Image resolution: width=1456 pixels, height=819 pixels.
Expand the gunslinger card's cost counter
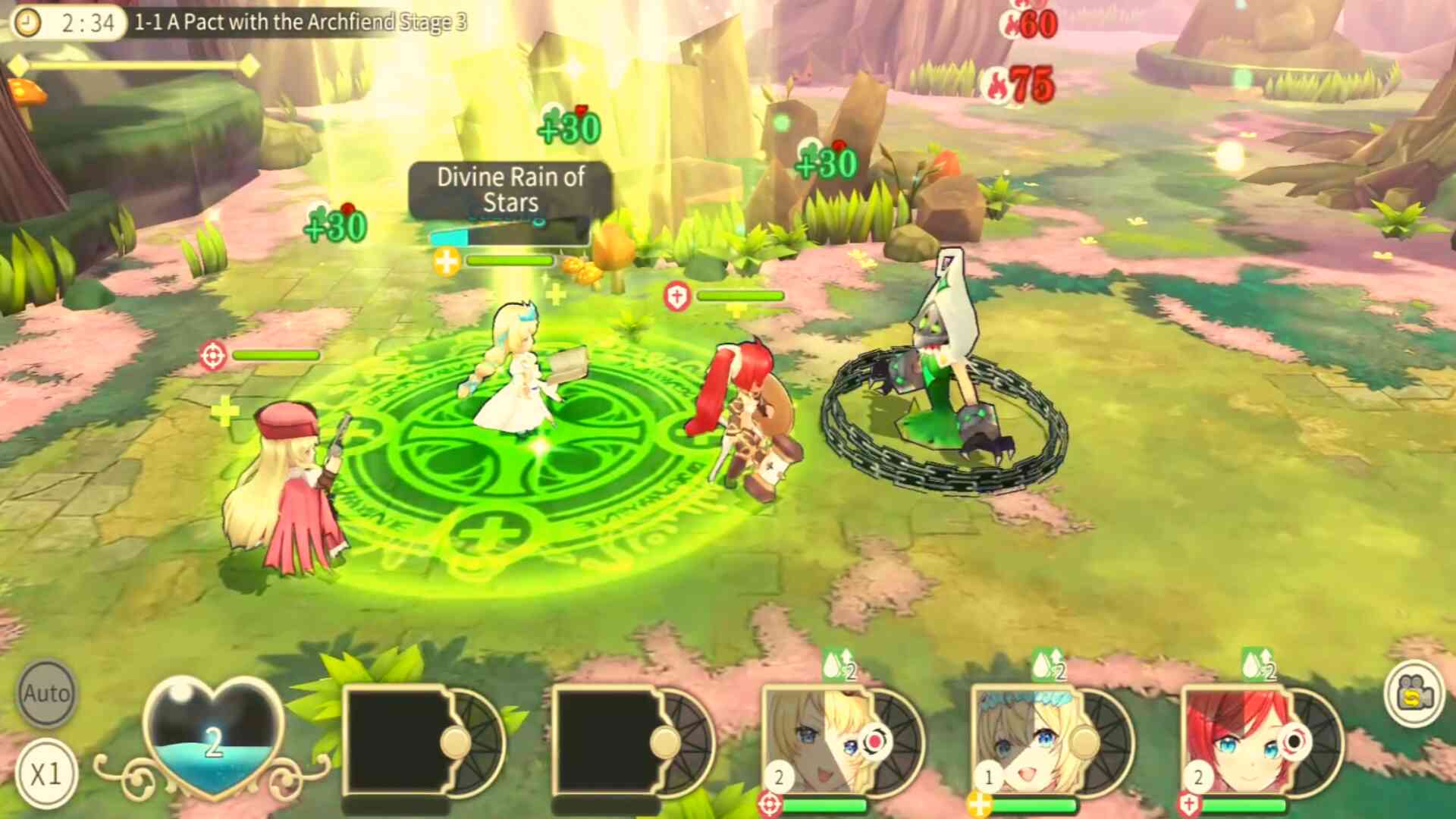[778, 776]
